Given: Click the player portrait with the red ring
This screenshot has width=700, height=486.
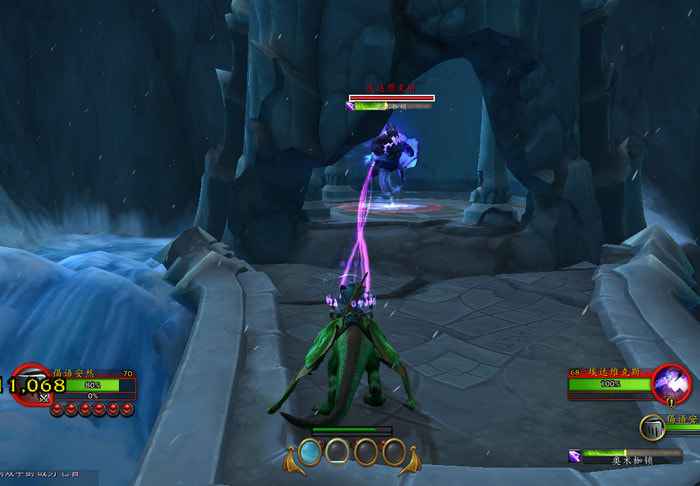Looking at the screenshot, I should pos(33,384).
